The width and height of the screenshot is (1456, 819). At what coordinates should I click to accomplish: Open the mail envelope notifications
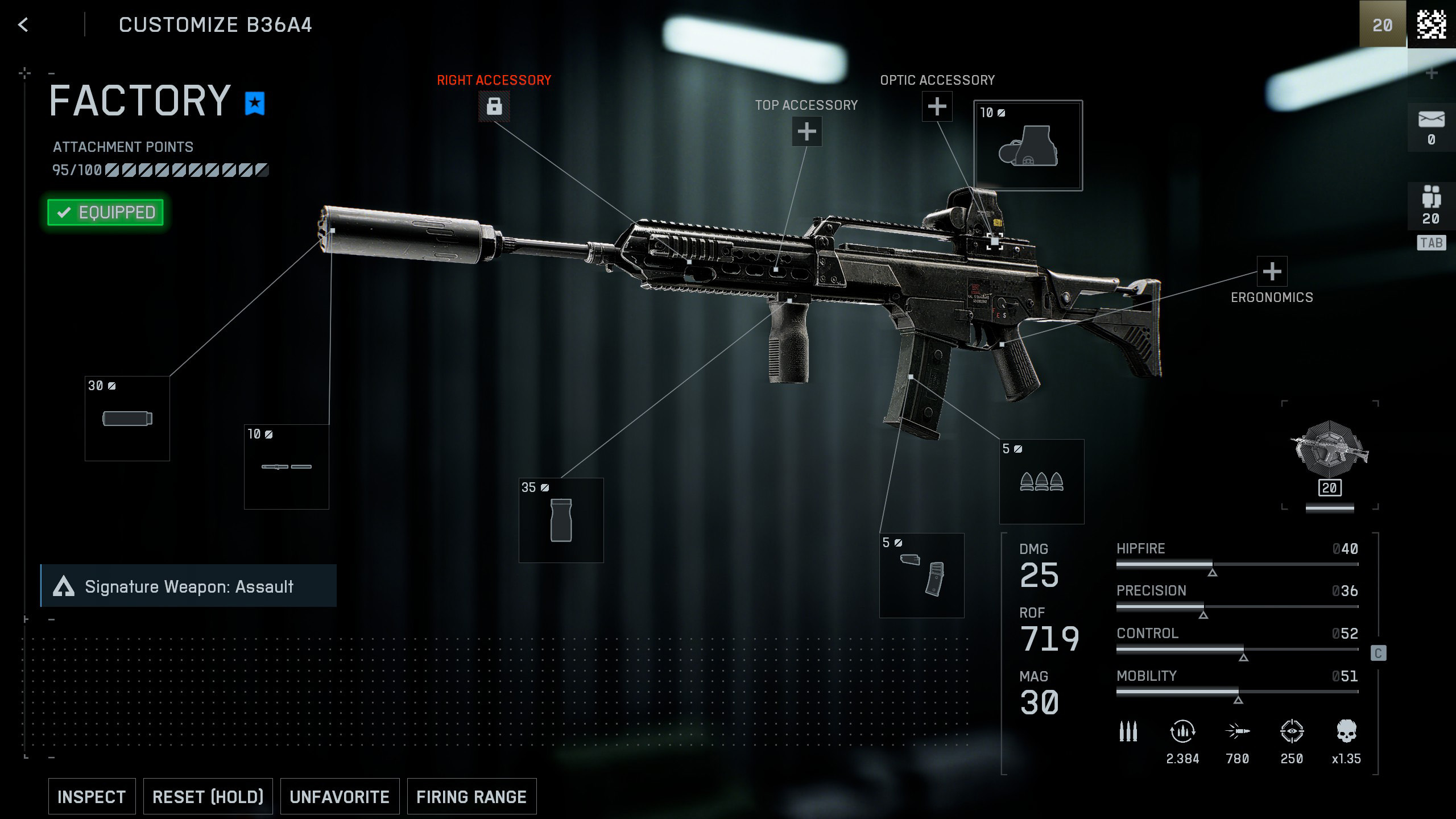[1431, 127]
